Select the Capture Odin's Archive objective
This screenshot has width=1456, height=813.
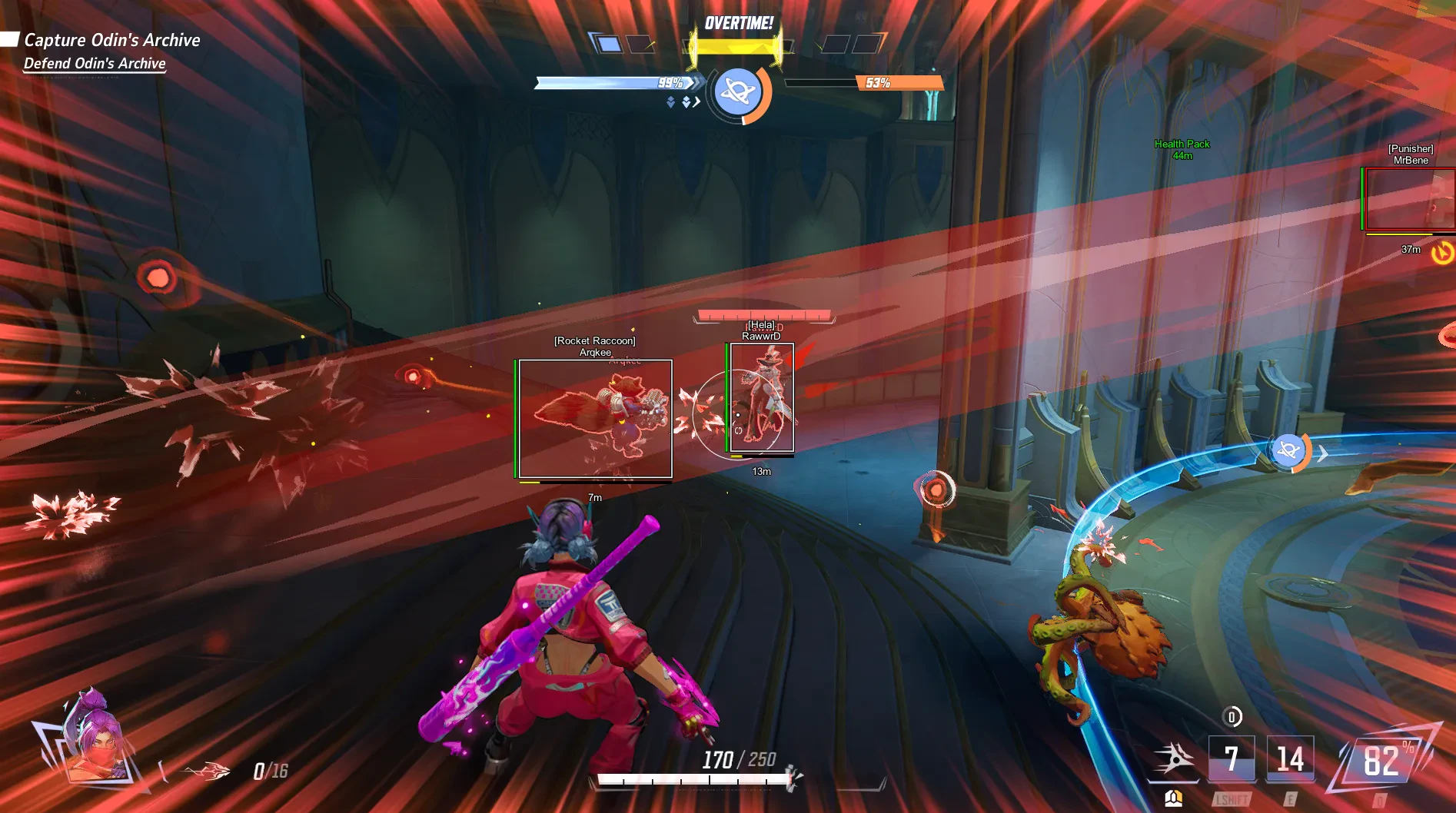pyautogui.click(x=112, y=40)
